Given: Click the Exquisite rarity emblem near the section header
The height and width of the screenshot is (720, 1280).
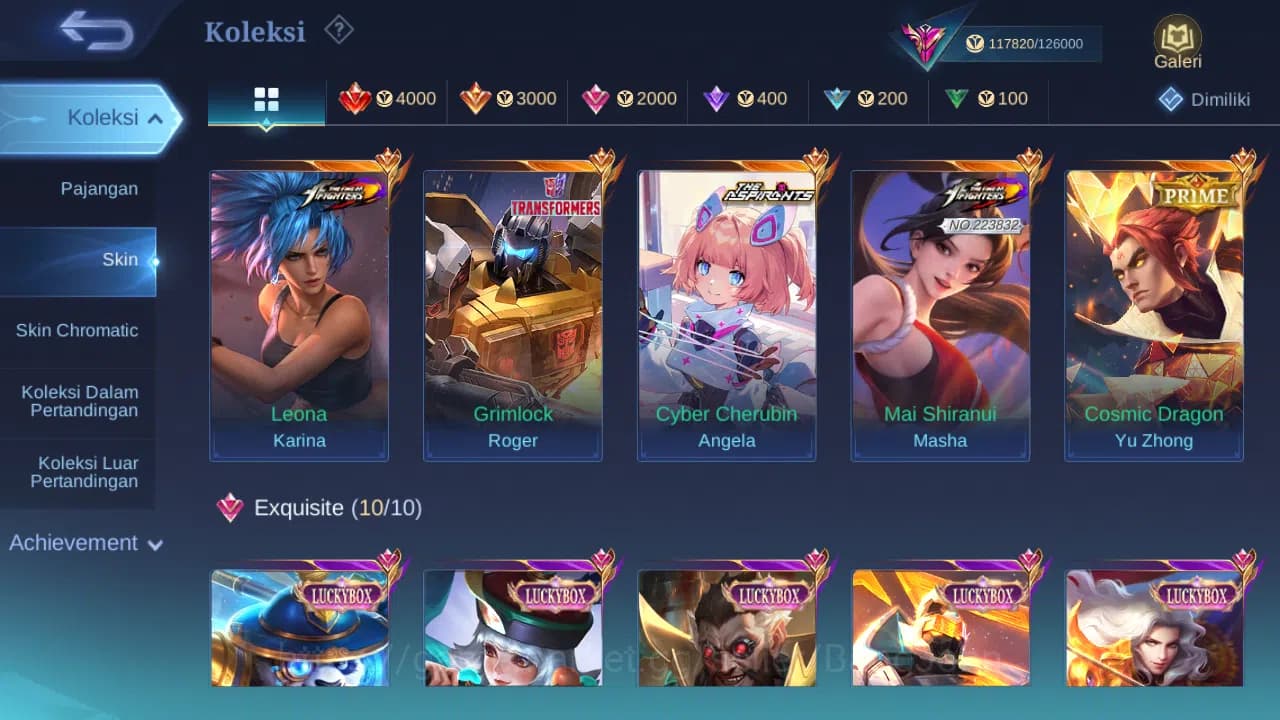Looking at the screenshot, I should coord(232,508).
